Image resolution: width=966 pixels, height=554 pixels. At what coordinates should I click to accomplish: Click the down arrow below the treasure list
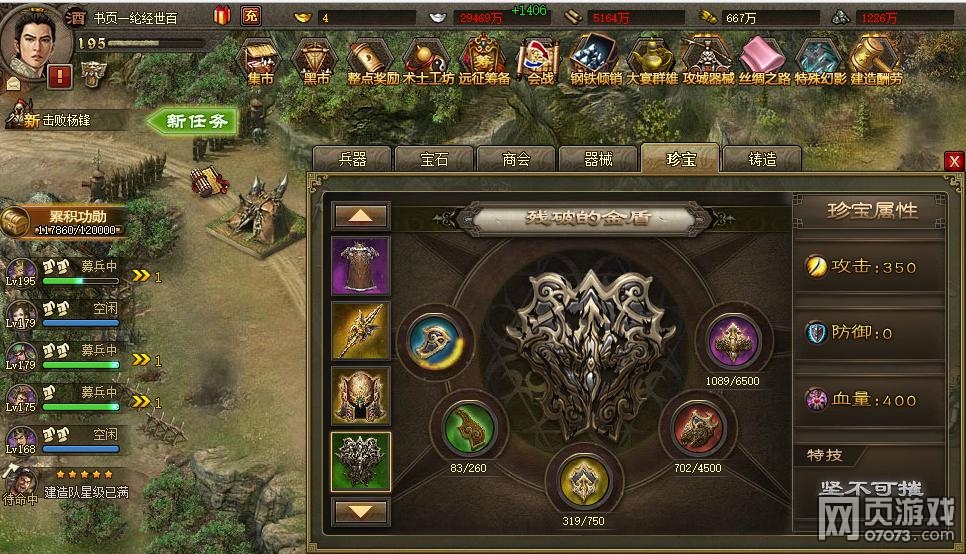(x=360, y=511)
